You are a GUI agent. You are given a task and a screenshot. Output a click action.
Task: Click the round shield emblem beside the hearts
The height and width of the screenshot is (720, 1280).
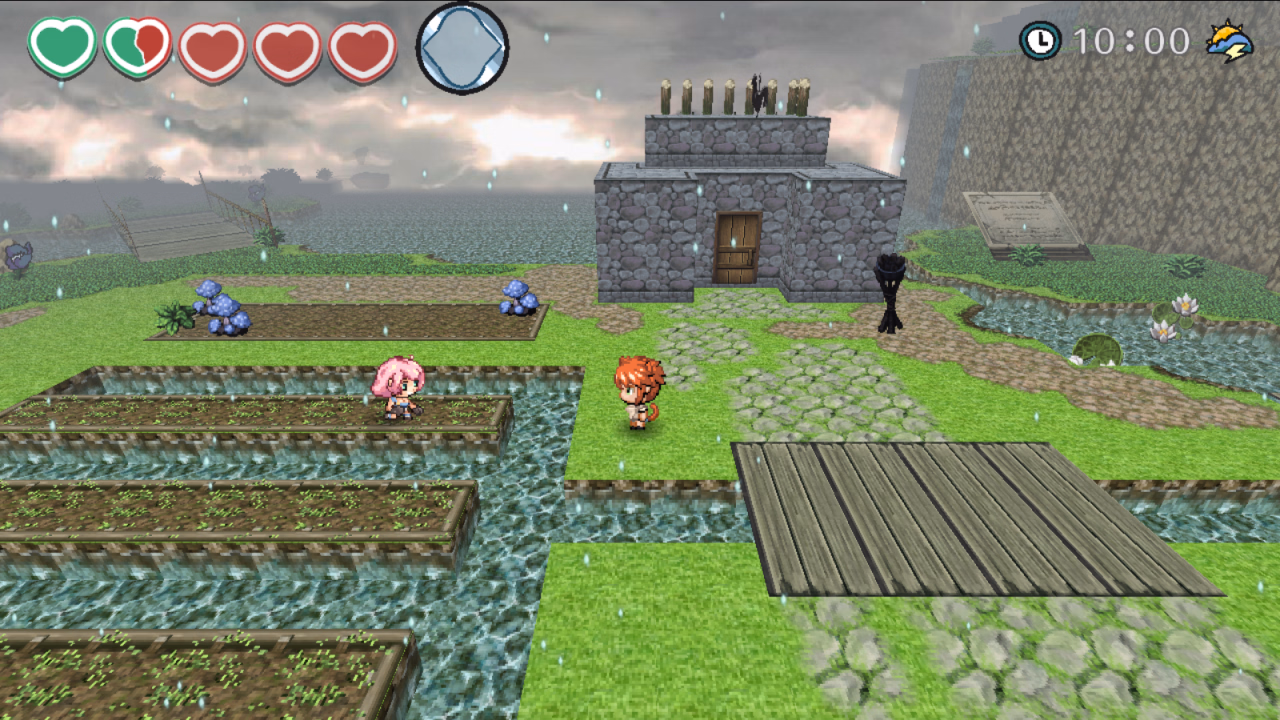point(464,45)
